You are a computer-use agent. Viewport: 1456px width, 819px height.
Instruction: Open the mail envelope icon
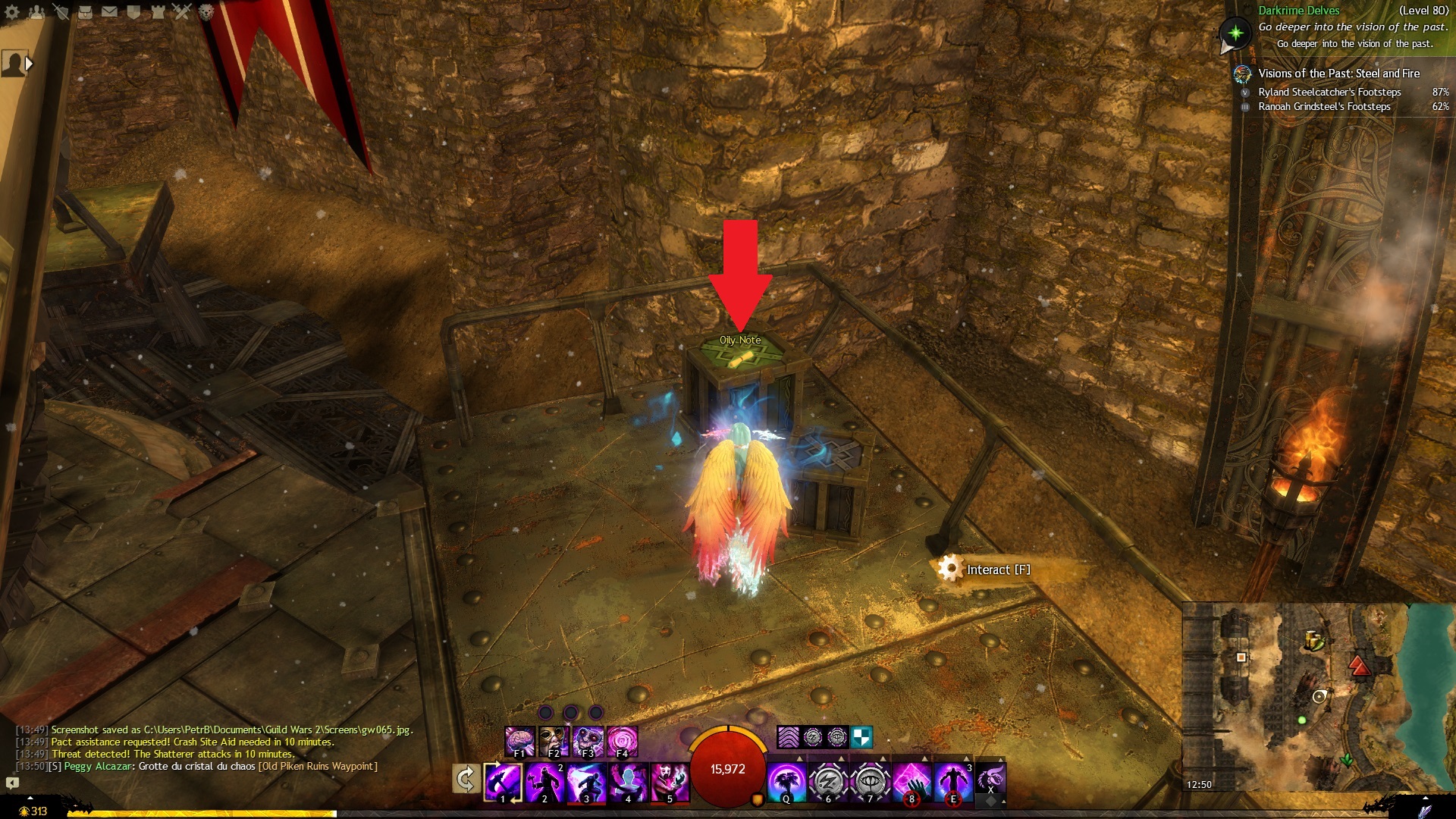coord(110,12)
